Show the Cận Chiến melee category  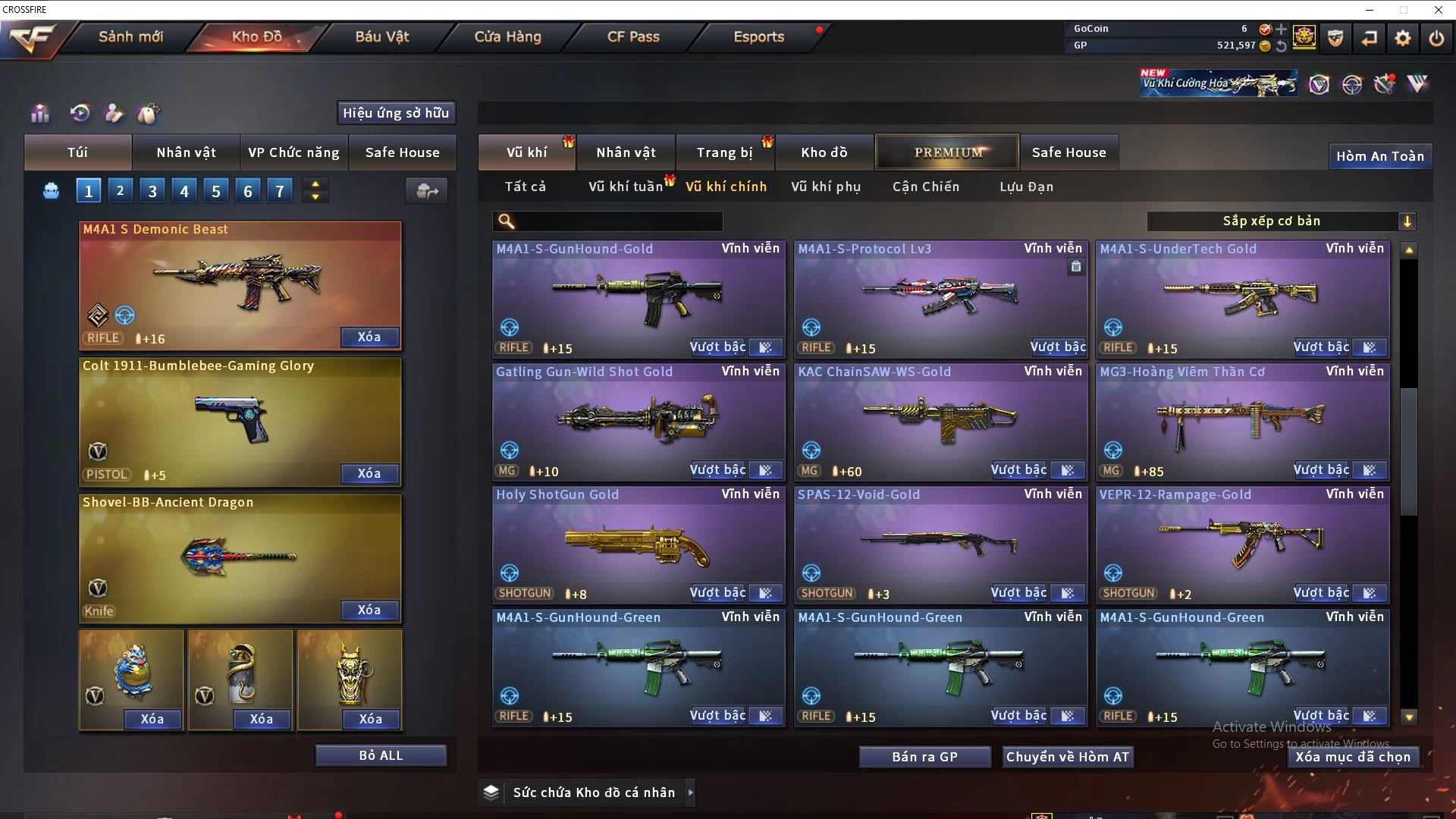(926, 187)
